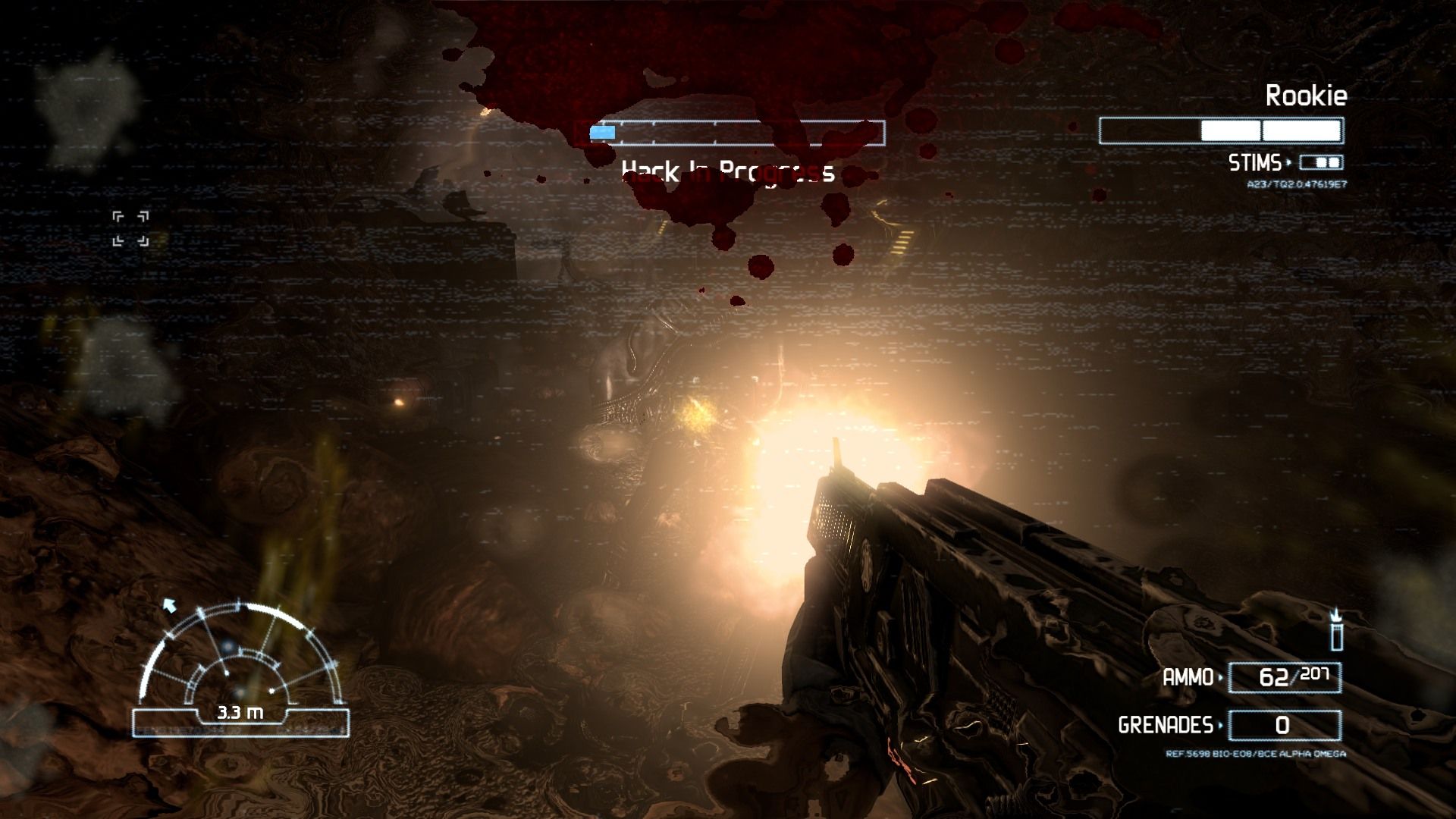
Task: Click the motion tracker blip near the center
Action: coord(228,645)
